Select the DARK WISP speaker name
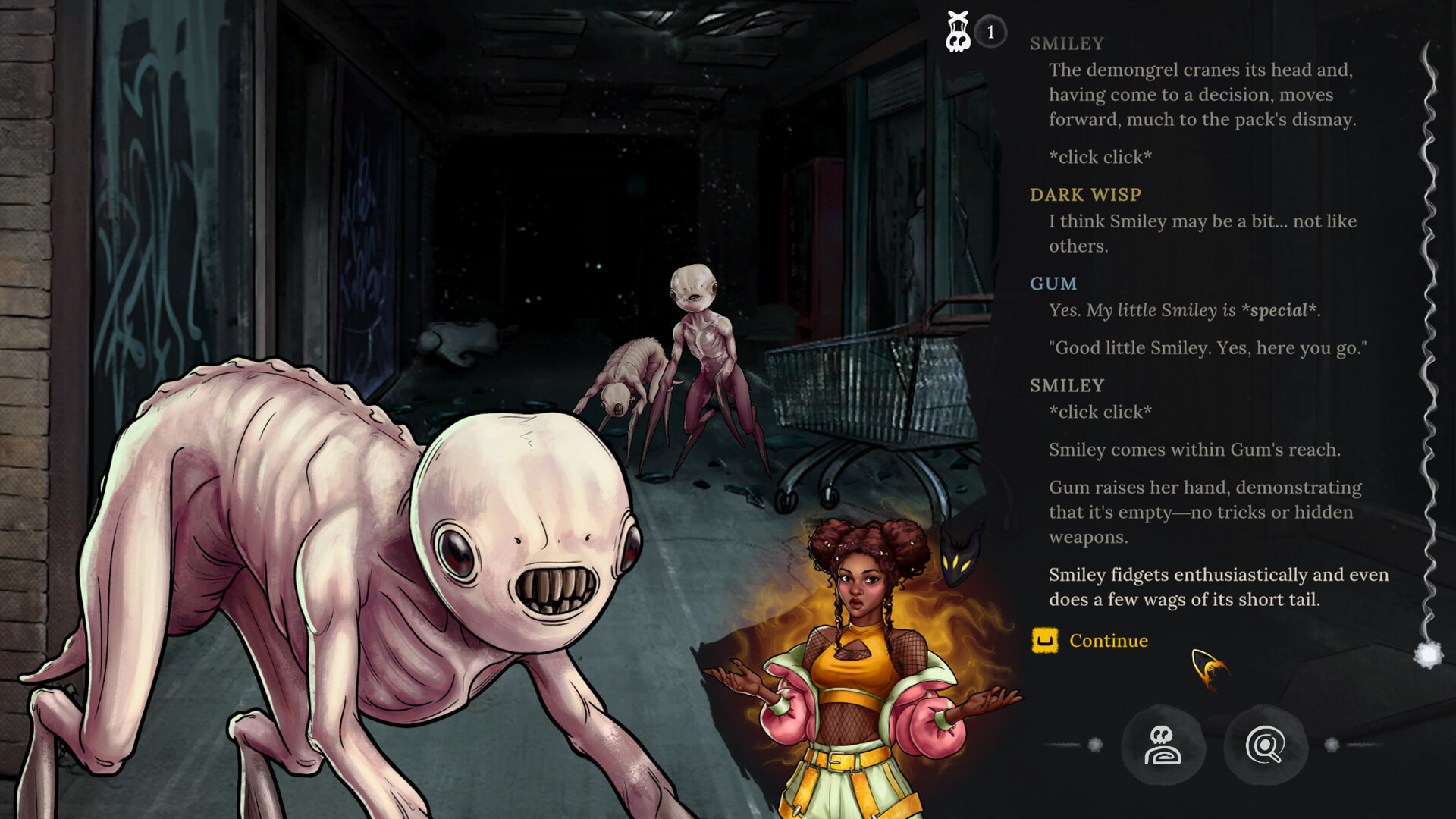Screen dimensions: 1456x819 [x=1084, y=194]
